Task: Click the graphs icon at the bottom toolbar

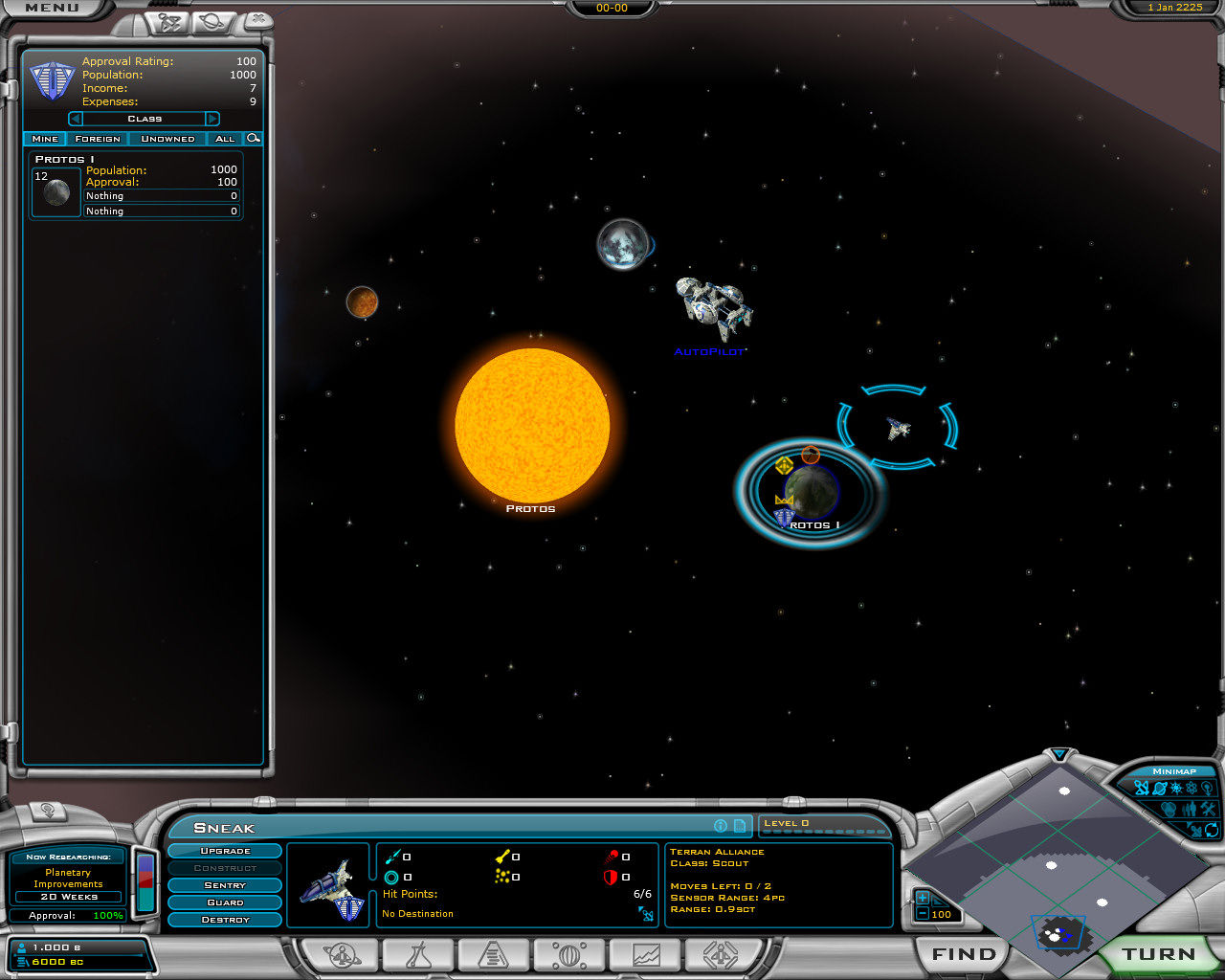Action: 644,955
